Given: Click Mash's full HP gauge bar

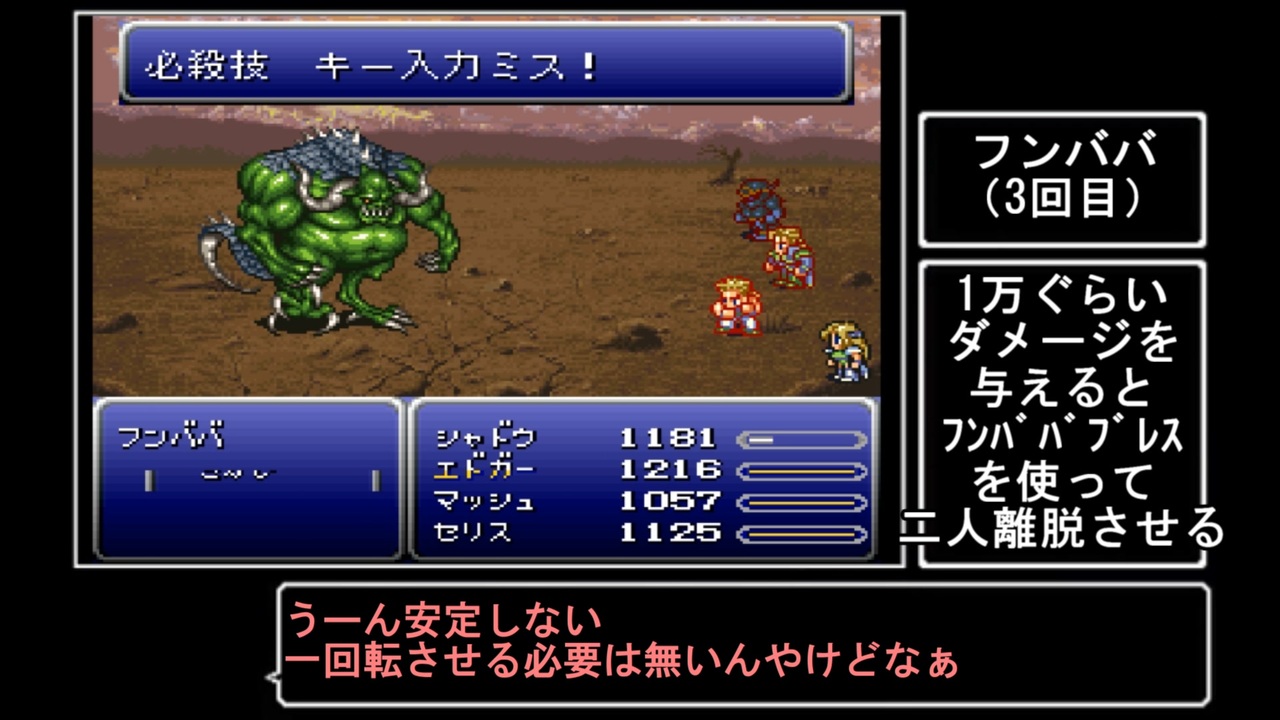Looking at the screenshot, I should (x=800, y=503).
